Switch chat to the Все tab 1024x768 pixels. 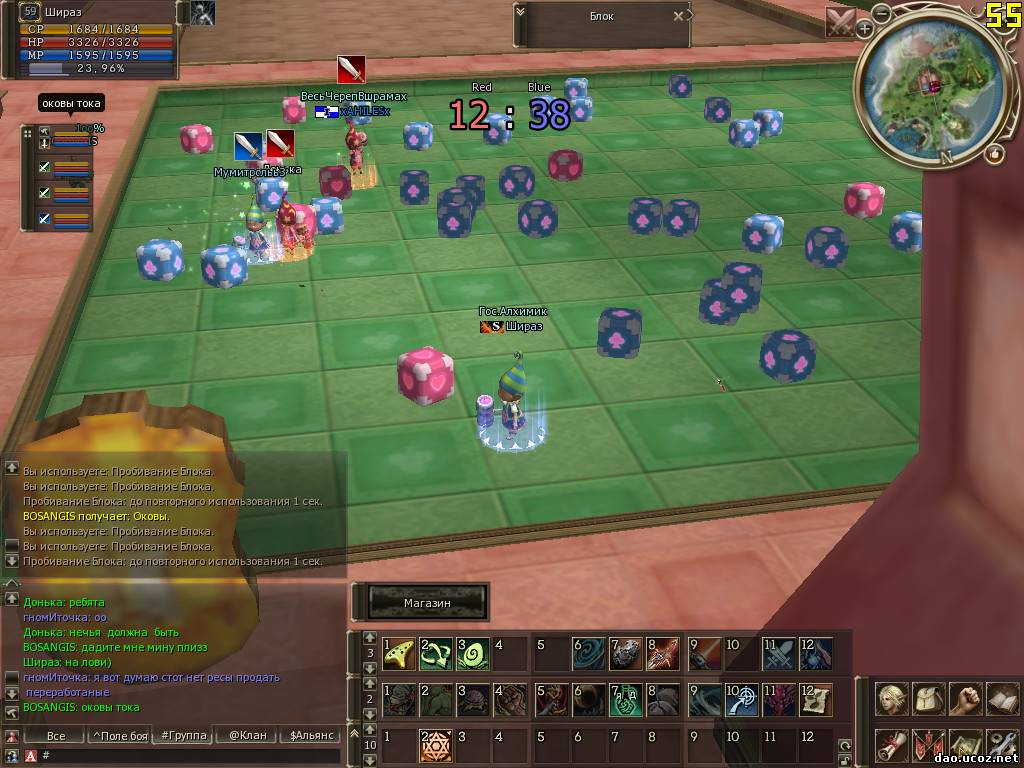(56, 736)
